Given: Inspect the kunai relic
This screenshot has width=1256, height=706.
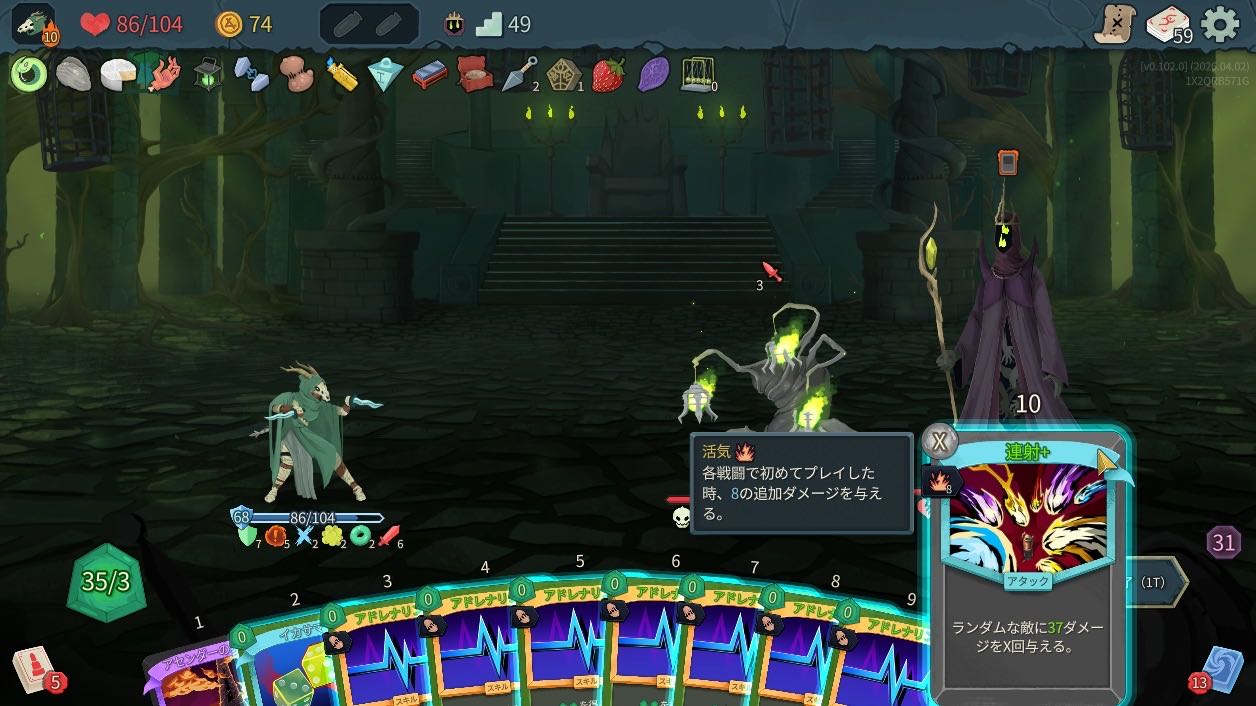Looking at the screenshot, I should click(520, 74).
